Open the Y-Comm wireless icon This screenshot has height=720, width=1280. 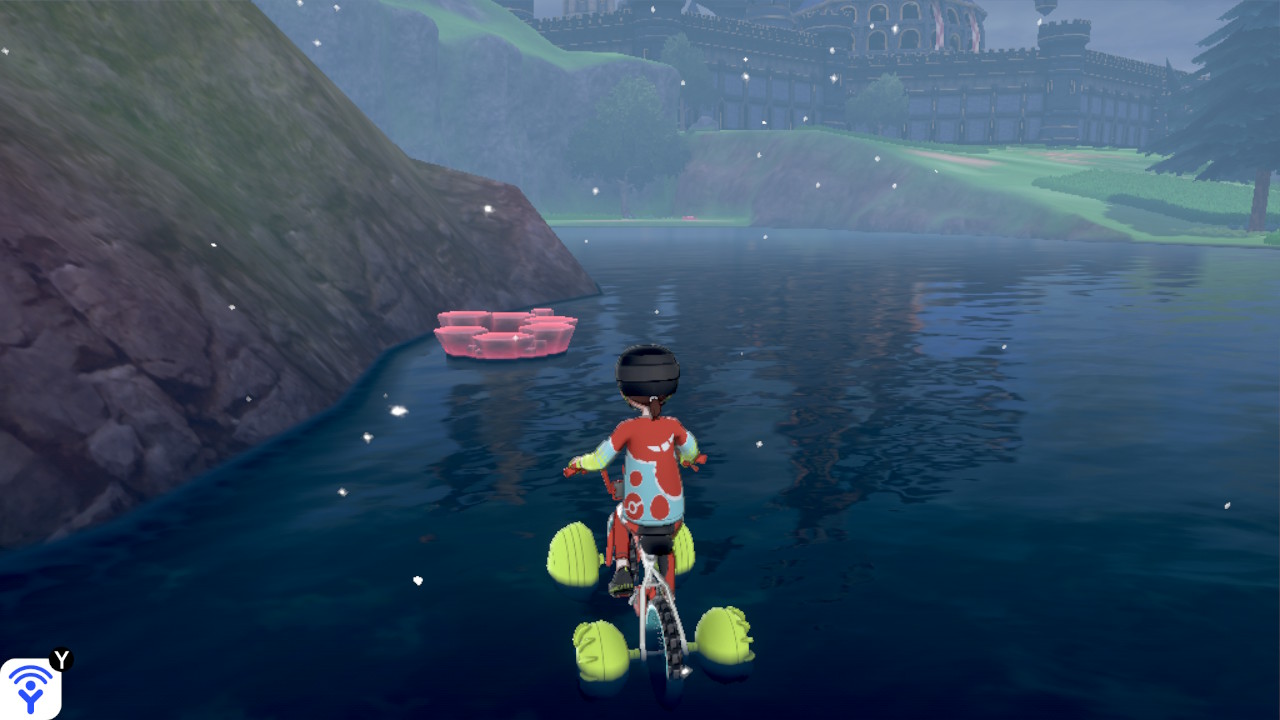tap(31, 688)
